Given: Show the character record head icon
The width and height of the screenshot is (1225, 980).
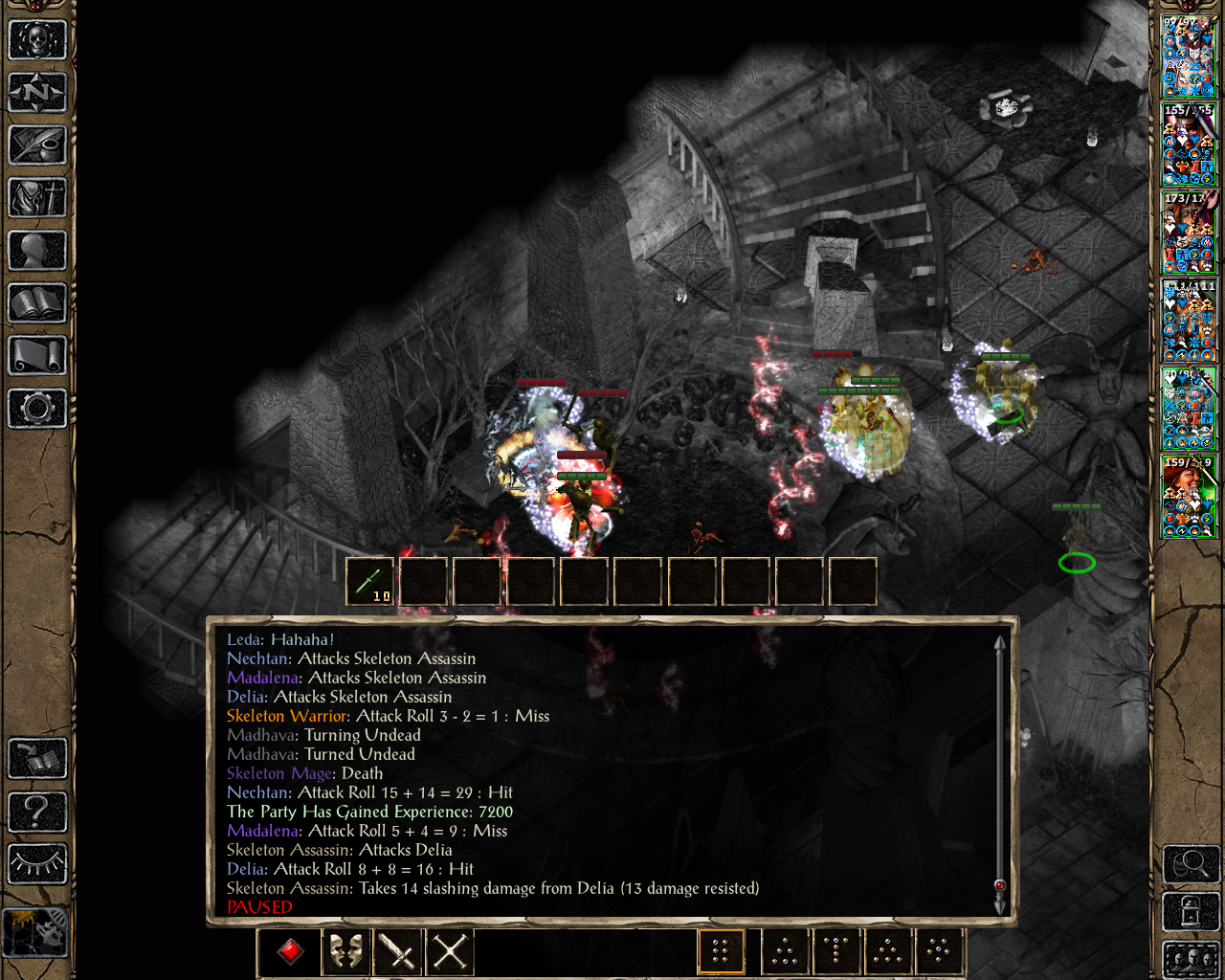Looking at the screenshot, I should (x=37, y=251).
